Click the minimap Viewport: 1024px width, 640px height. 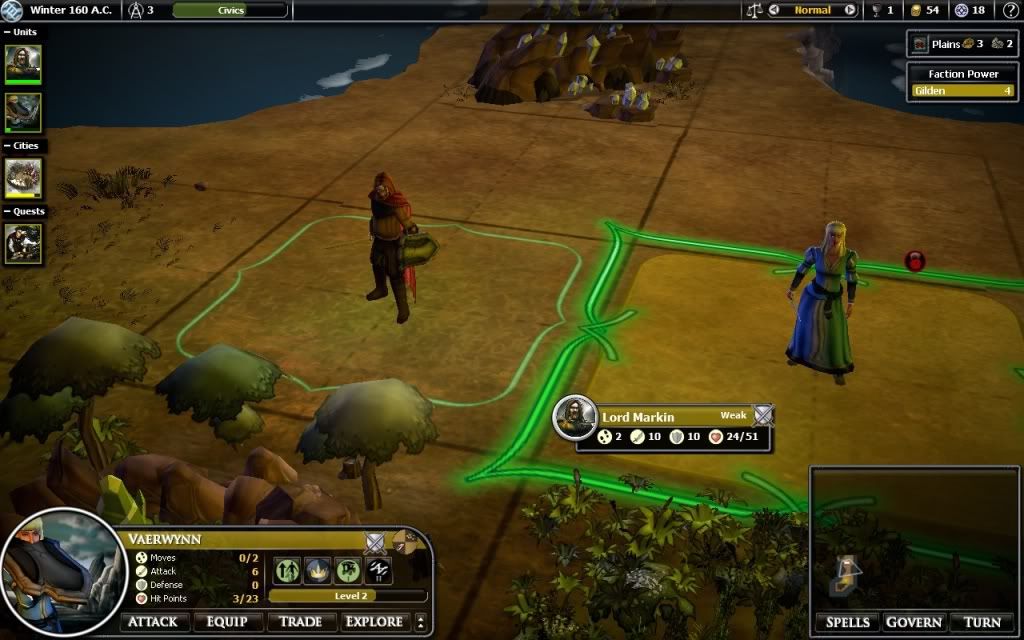tap(914, 538)
